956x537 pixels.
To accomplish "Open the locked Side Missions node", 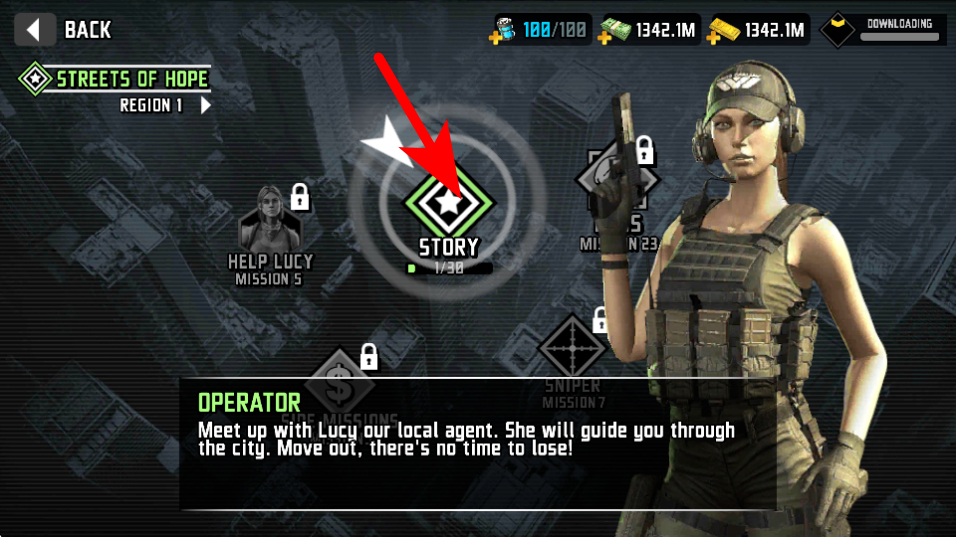I will pos(340,383).
